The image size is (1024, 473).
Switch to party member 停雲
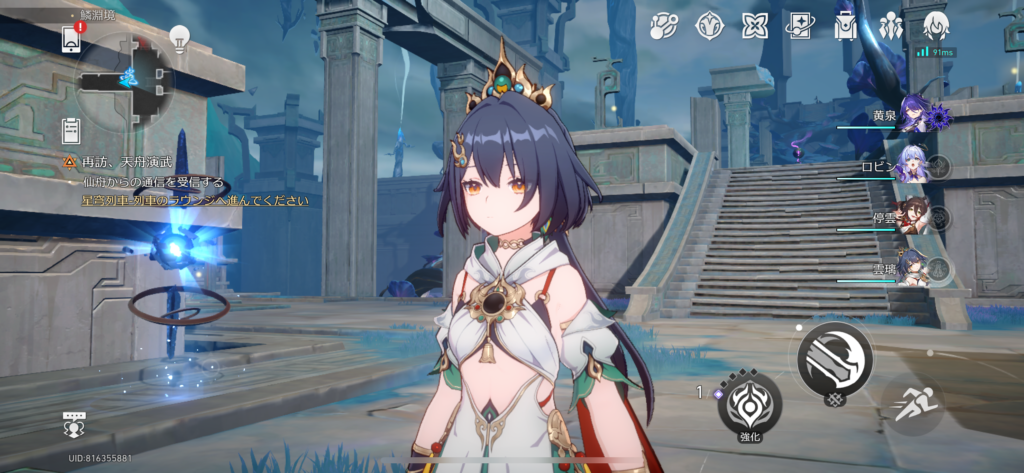click(x=913, y=216)
